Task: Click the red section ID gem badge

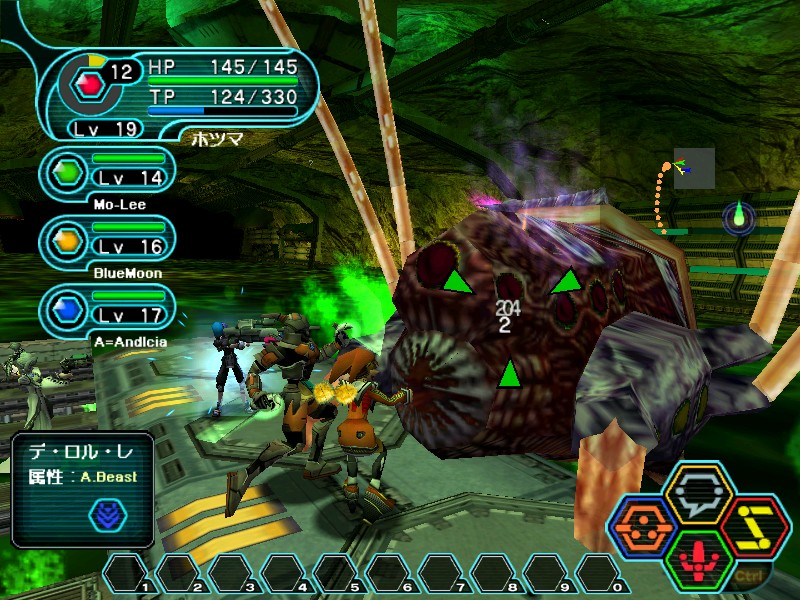Action: [x=89, y=81]
